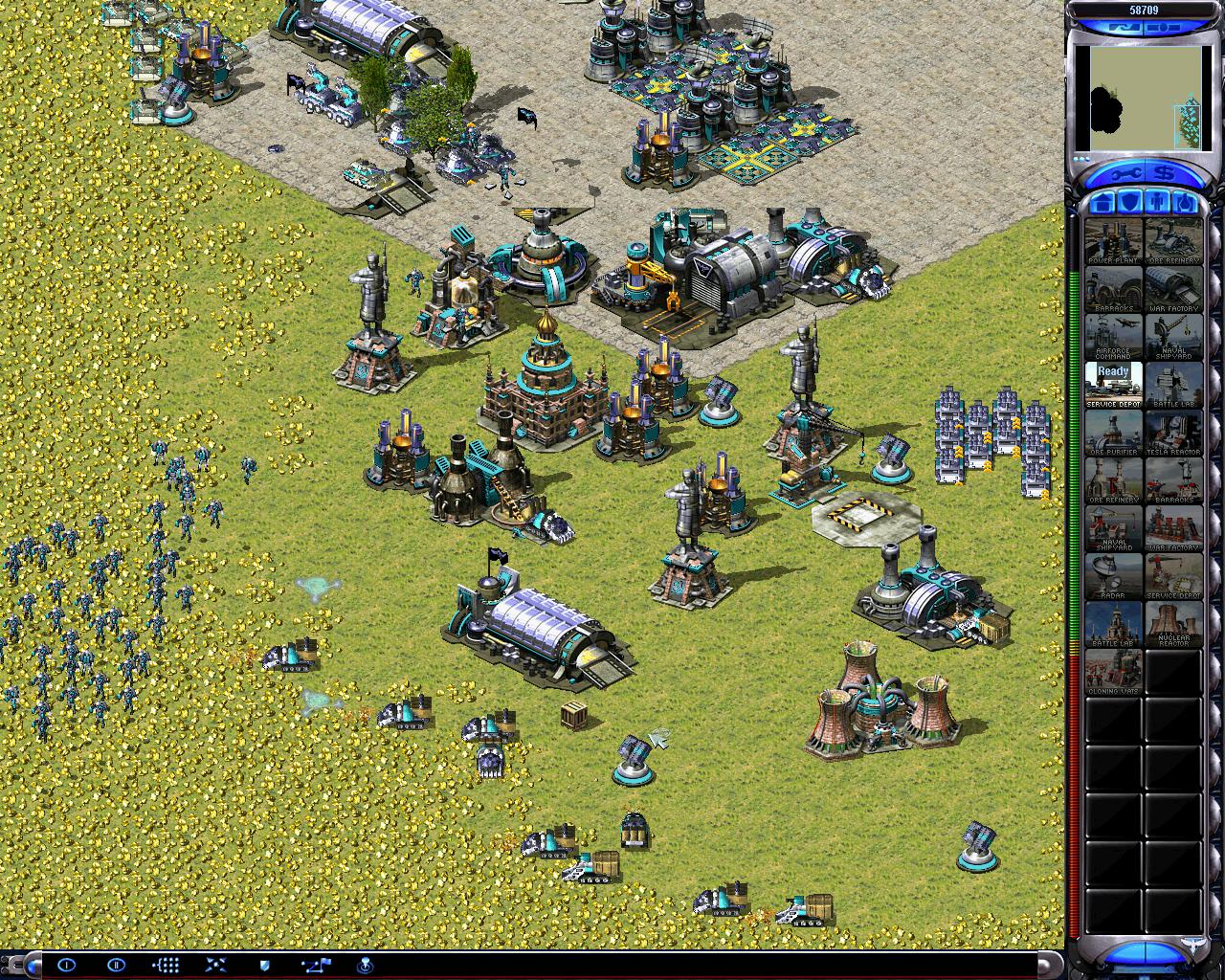1225x980 pixels.
Task: Build a Tesla Reactor
Action: click(1173, 432)
